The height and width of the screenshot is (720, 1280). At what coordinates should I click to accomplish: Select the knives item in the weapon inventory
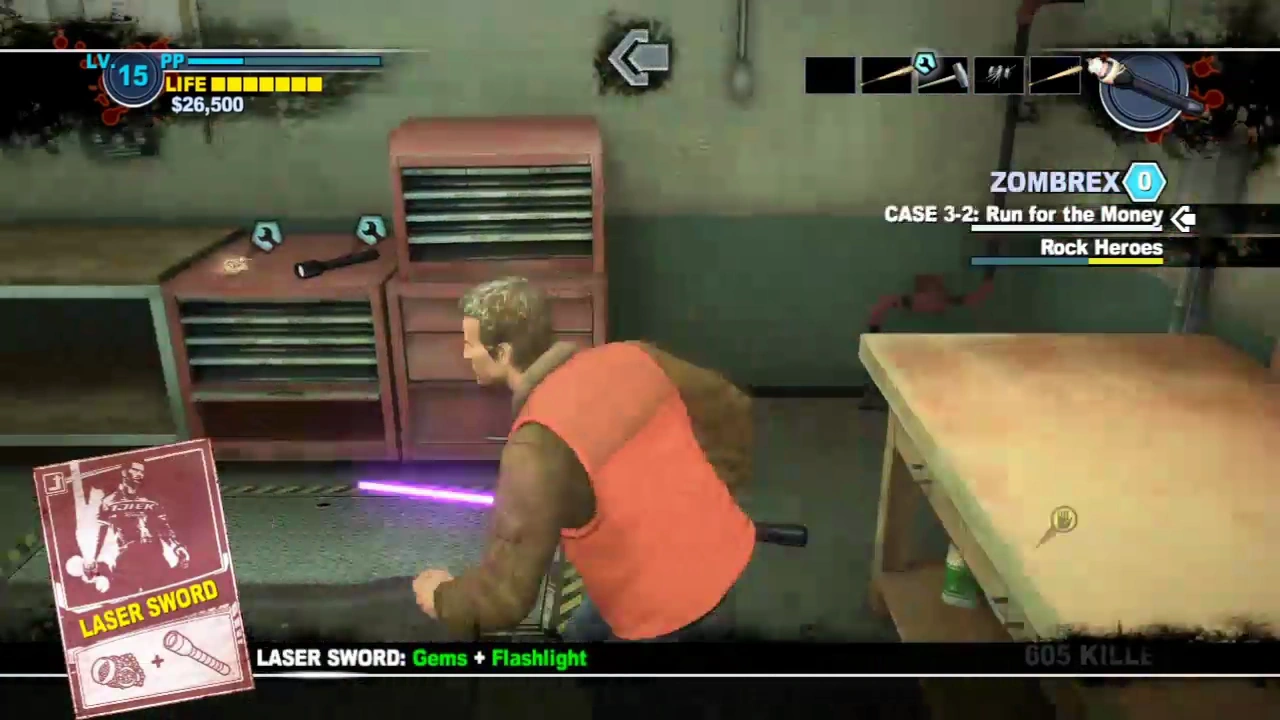coord(997,75)
